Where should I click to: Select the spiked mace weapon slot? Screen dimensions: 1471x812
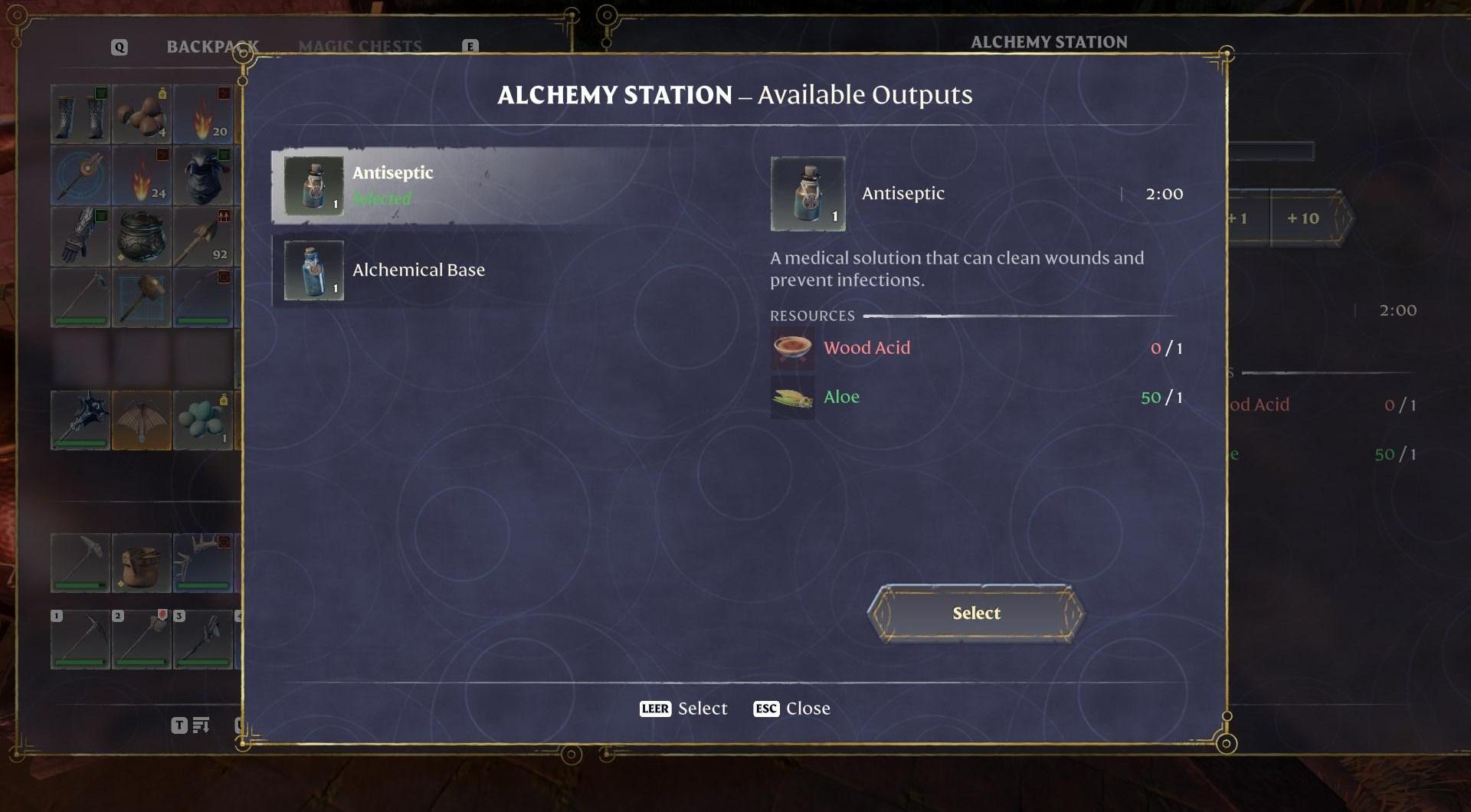click(x=80, y=420)
